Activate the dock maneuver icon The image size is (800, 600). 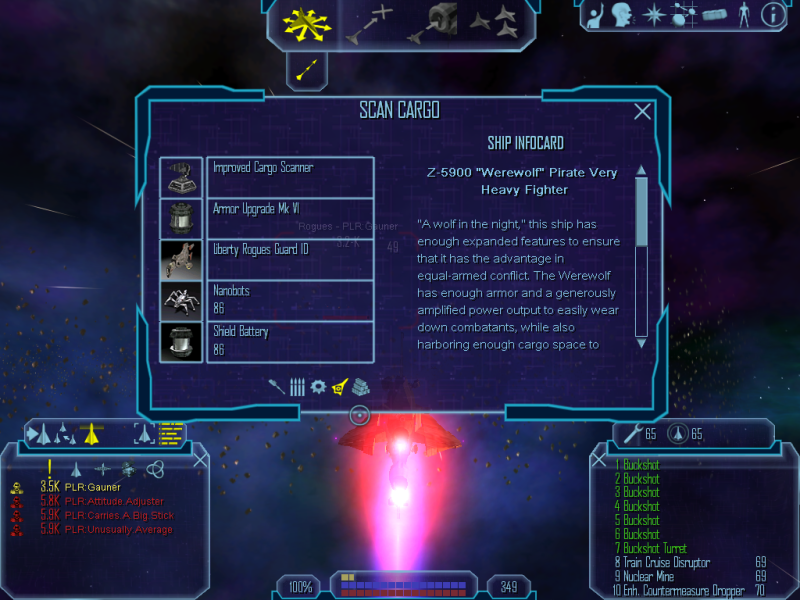coord(432,23)
